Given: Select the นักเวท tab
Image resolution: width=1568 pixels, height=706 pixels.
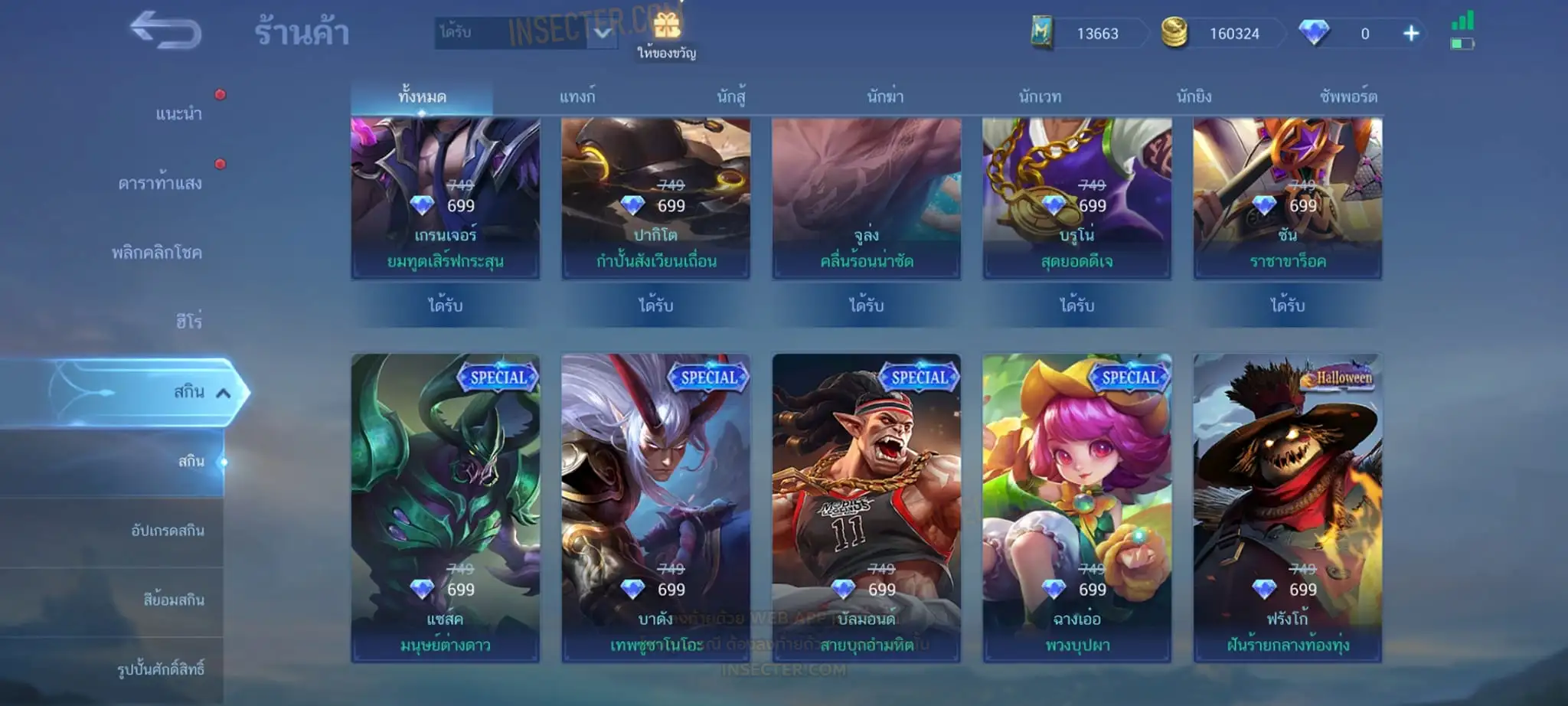Looking at the screenshot, I should tap(1040, 97).
